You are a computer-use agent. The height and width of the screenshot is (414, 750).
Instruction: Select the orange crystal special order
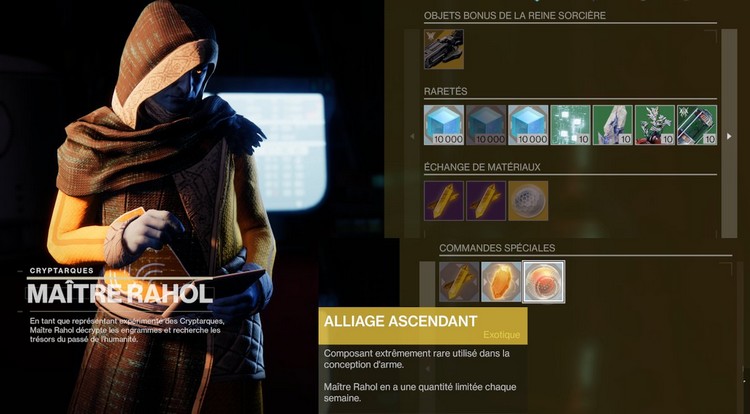pyautogui.click(x=501, y=282)
